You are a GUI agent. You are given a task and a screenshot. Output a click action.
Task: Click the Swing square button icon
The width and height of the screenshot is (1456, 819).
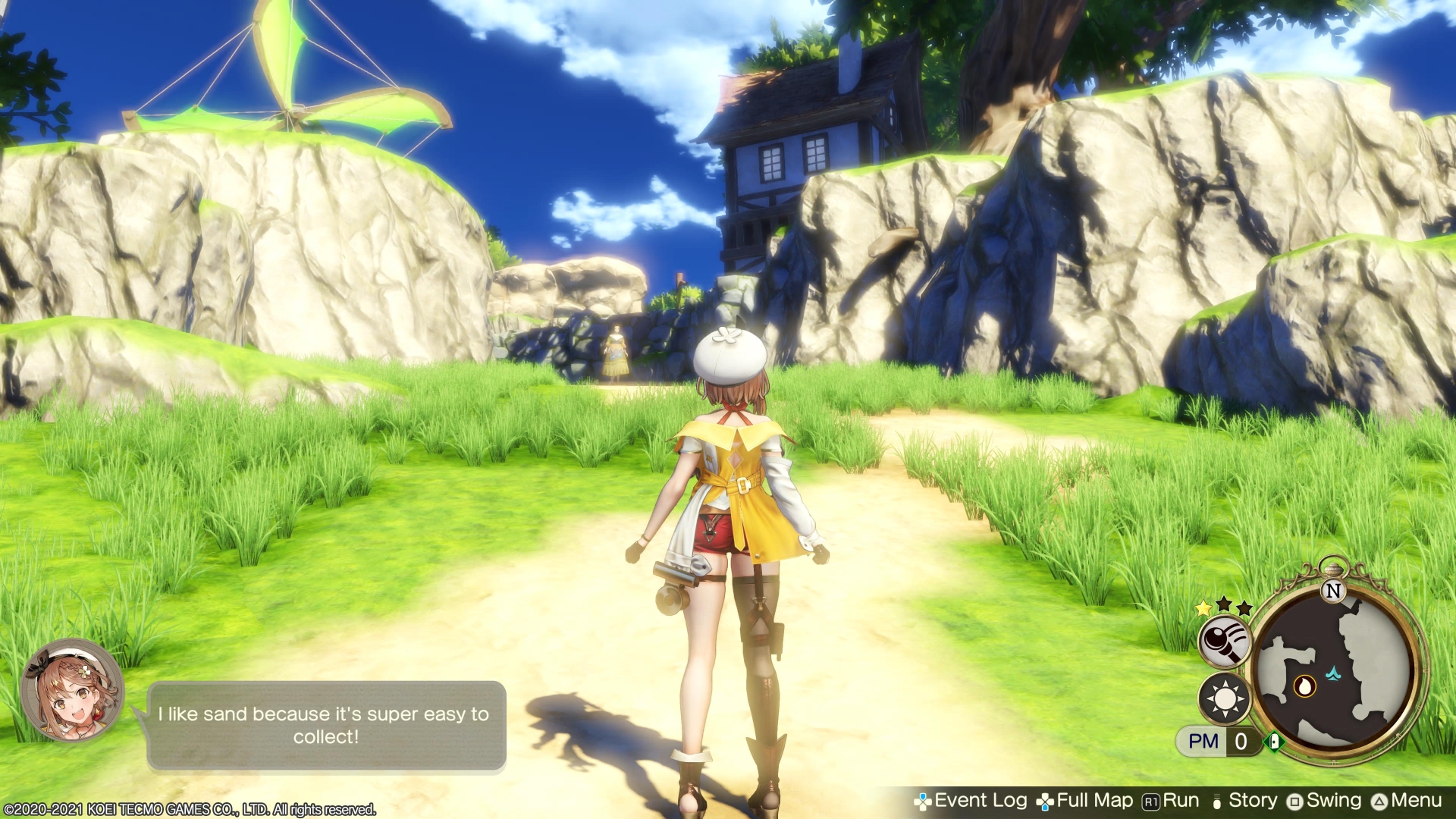click(x=1295, y=800)
